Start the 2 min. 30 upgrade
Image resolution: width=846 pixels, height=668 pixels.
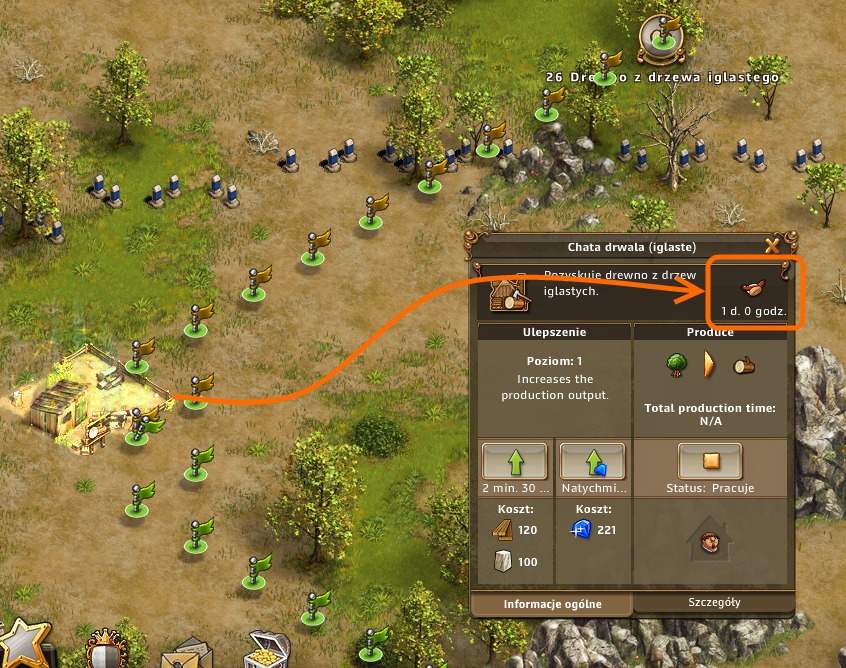(x=515, y=461)
